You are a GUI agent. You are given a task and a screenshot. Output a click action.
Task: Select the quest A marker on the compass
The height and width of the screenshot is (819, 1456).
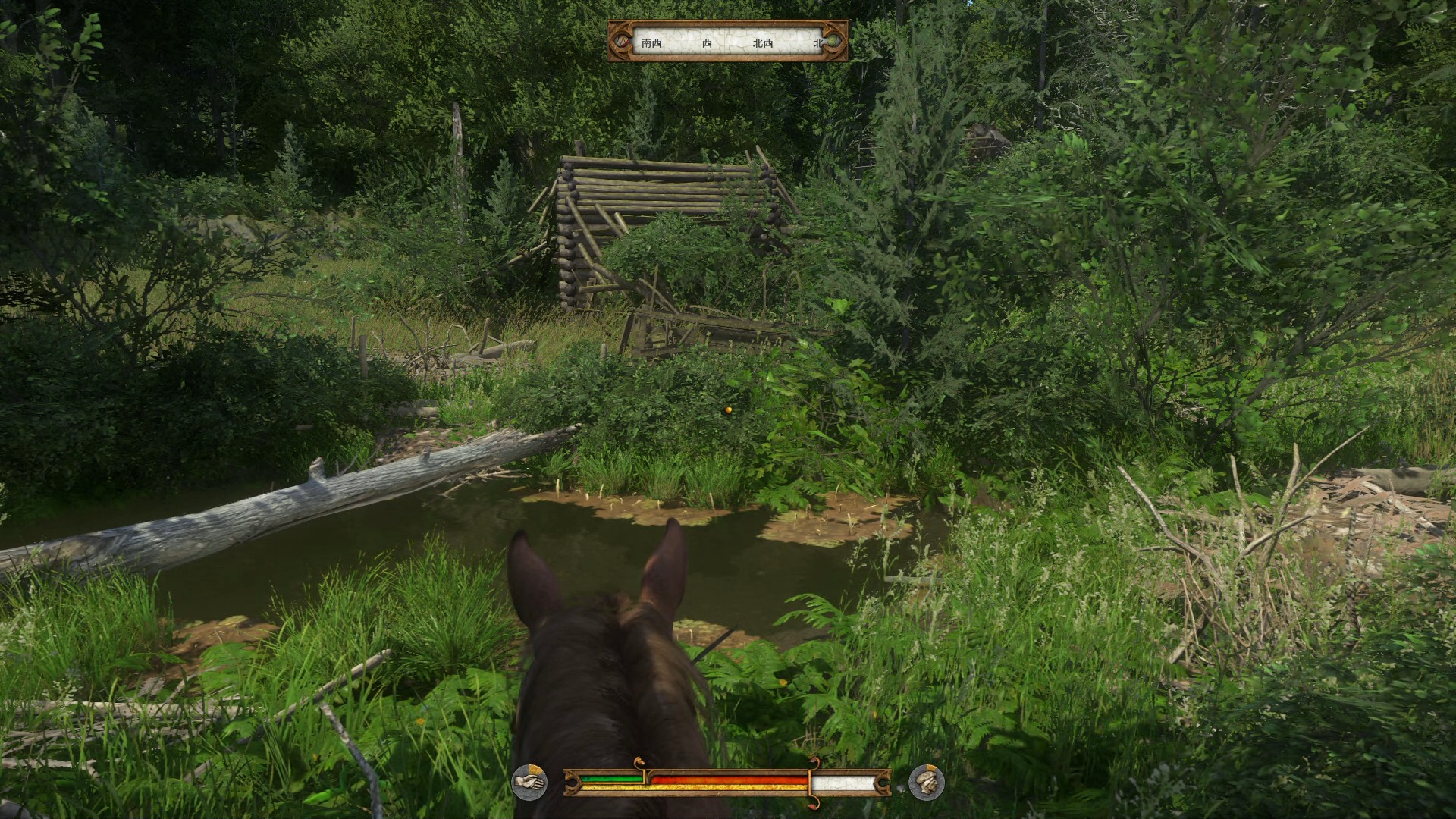point(623,42)
